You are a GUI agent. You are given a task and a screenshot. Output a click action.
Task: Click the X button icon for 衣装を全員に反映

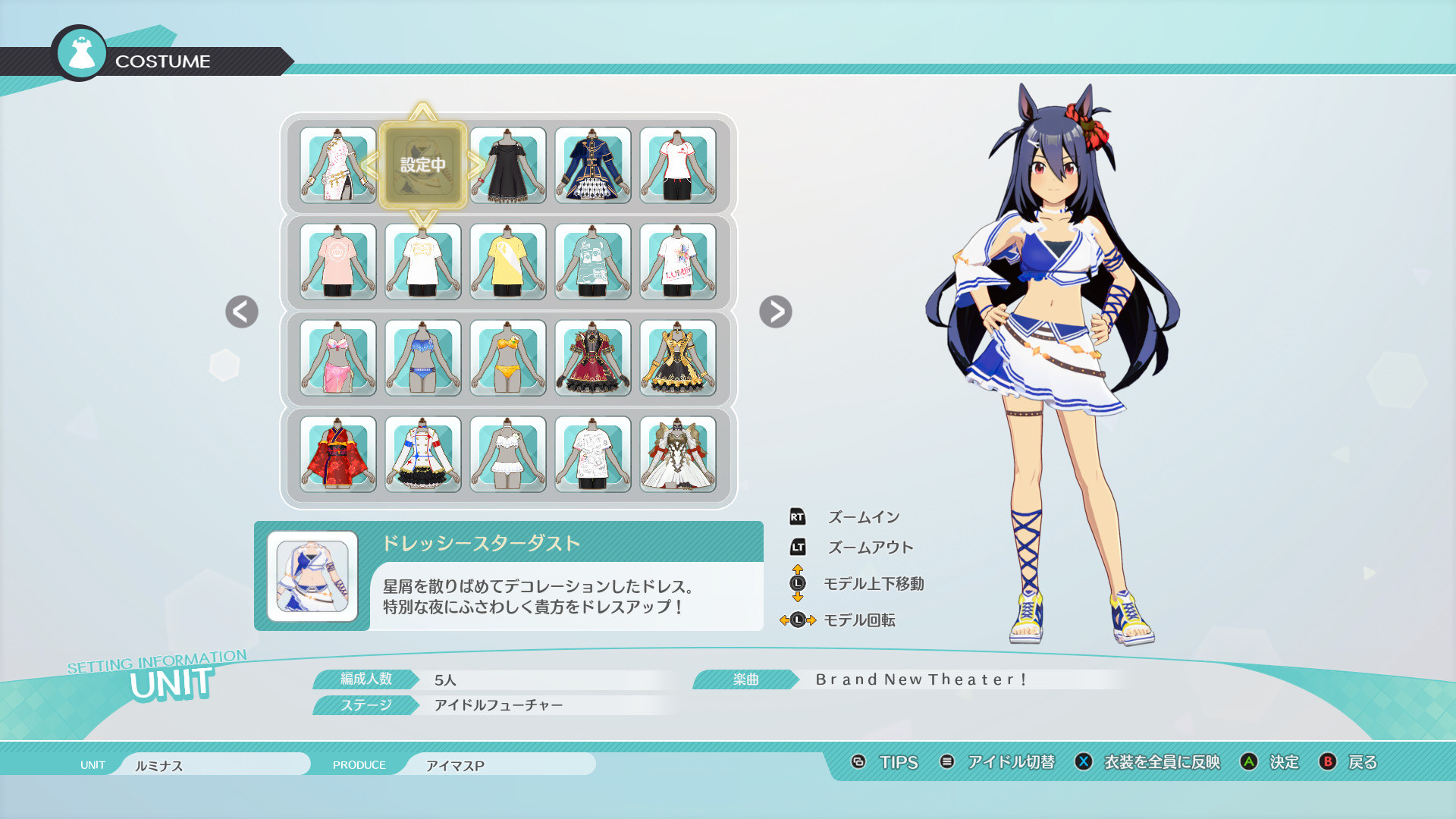[1082, 763]
